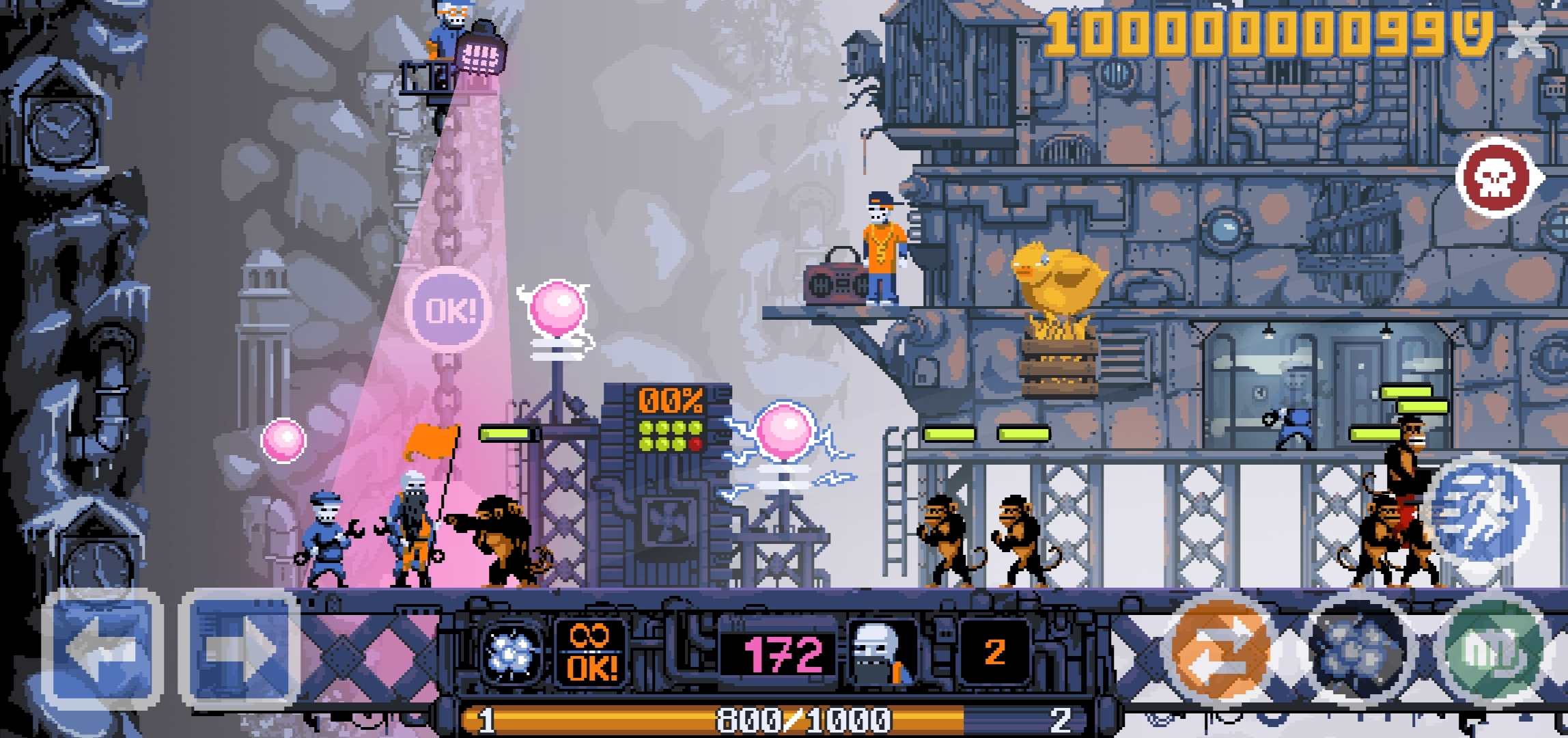Screen dimensions: 1568x738
Task: Trigger the blue running dash ability
Action: pyautogui.click(x=1481, y=509)
